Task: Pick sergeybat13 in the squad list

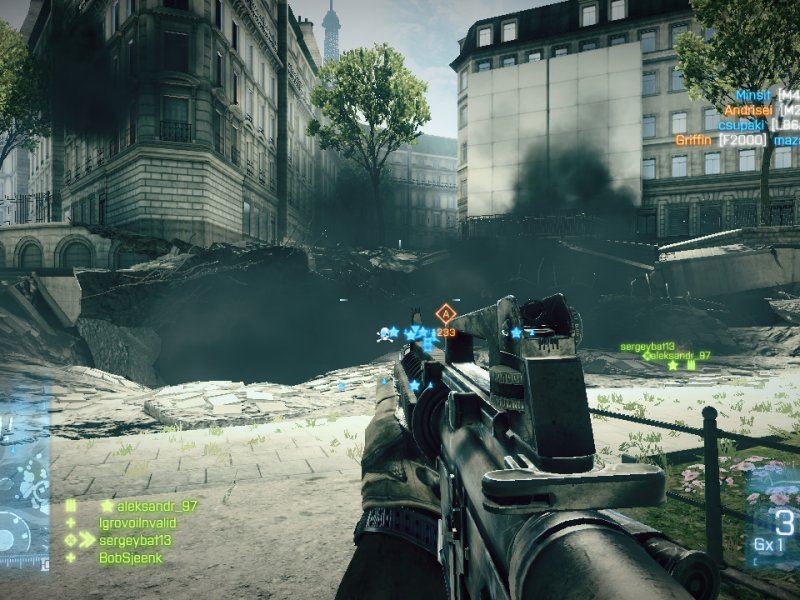Action: (134, 540)
